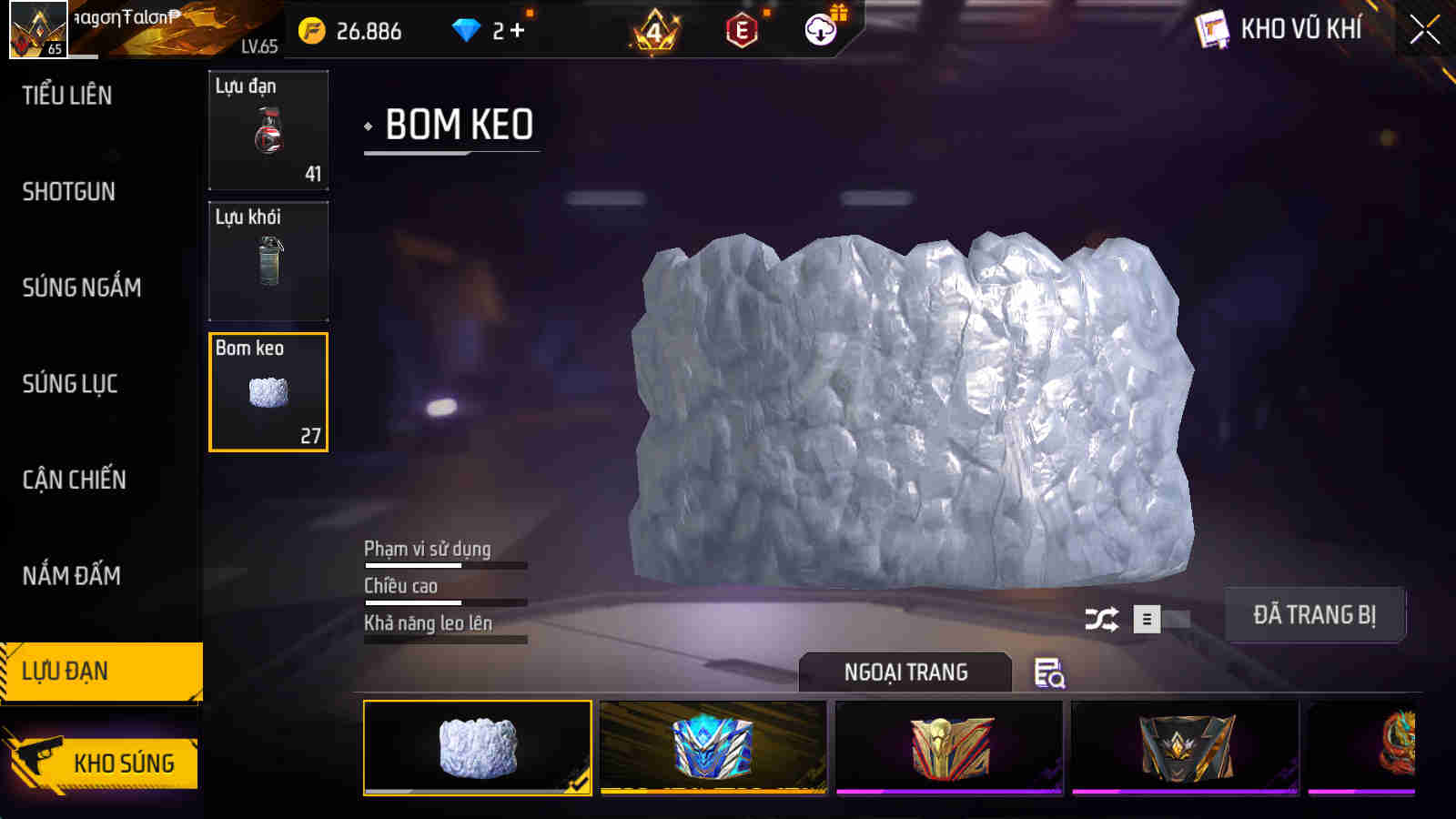The image size is (1456, 819).
Task: Open the cloud download gift icon
Action: tap(819, 30)
